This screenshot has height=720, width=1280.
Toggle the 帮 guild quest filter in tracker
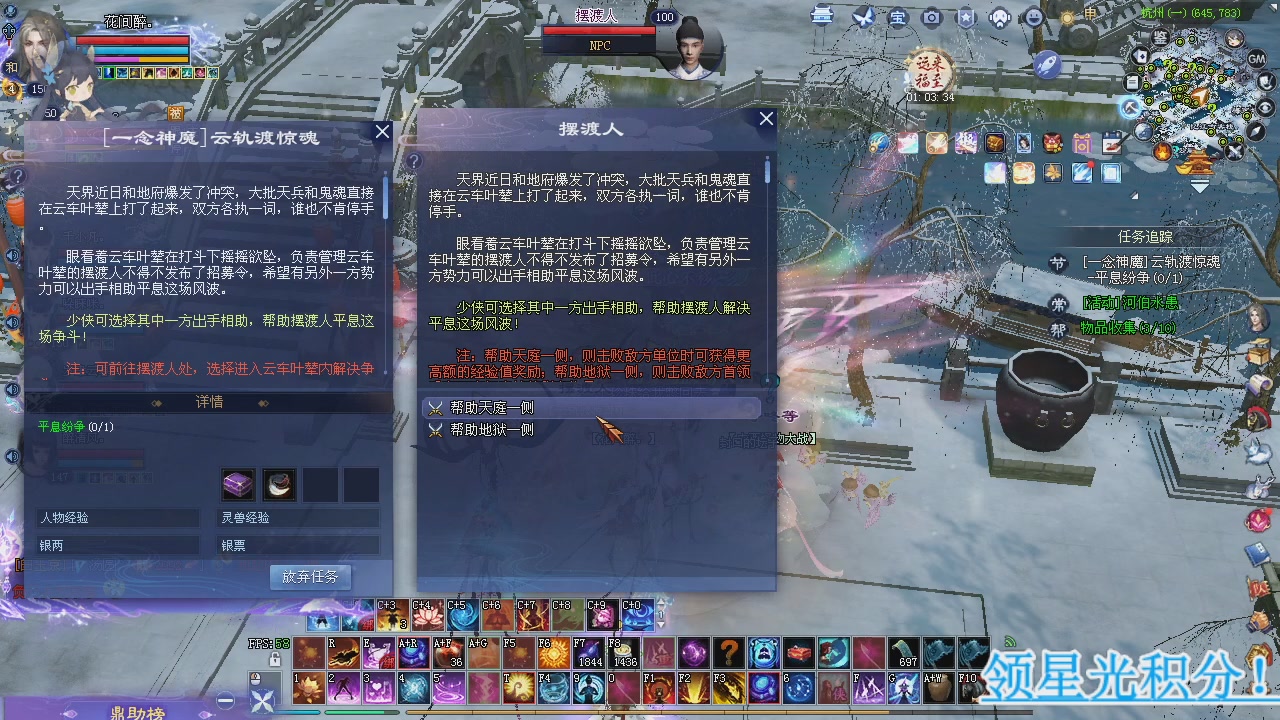tap(1058, 328)
